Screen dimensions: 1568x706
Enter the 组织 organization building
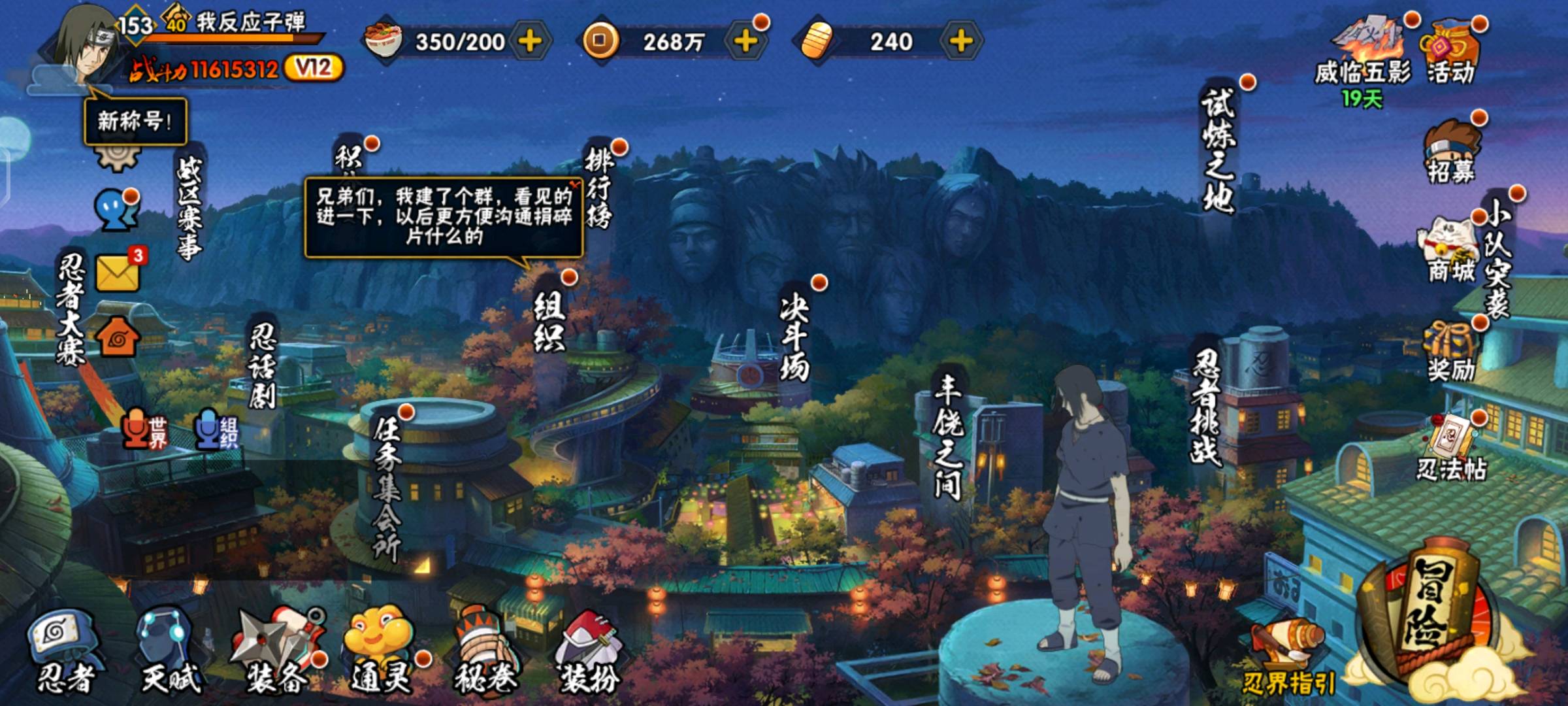[x=549, y=322]
